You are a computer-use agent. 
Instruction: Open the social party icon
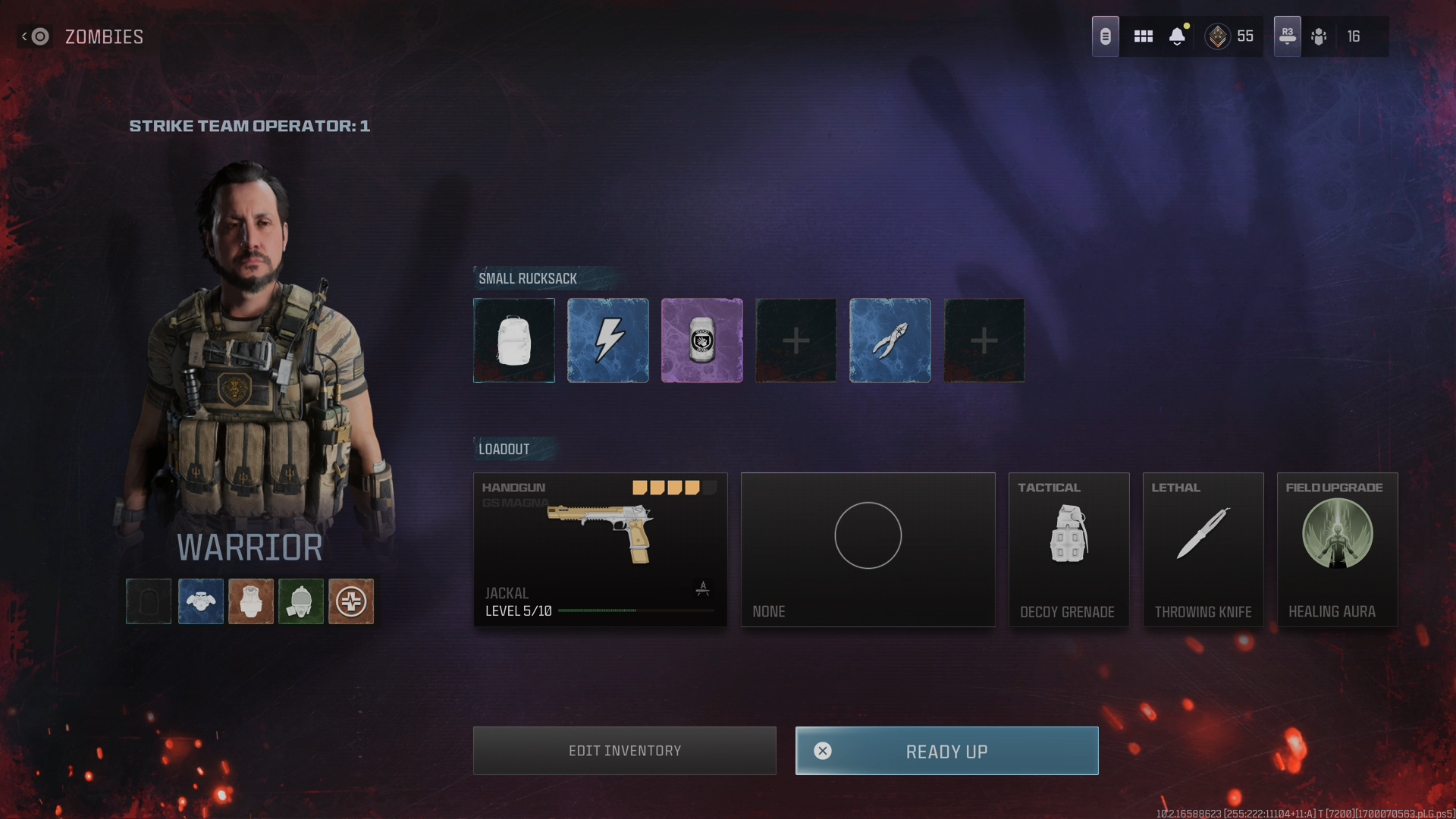[x=1319, y=36]
